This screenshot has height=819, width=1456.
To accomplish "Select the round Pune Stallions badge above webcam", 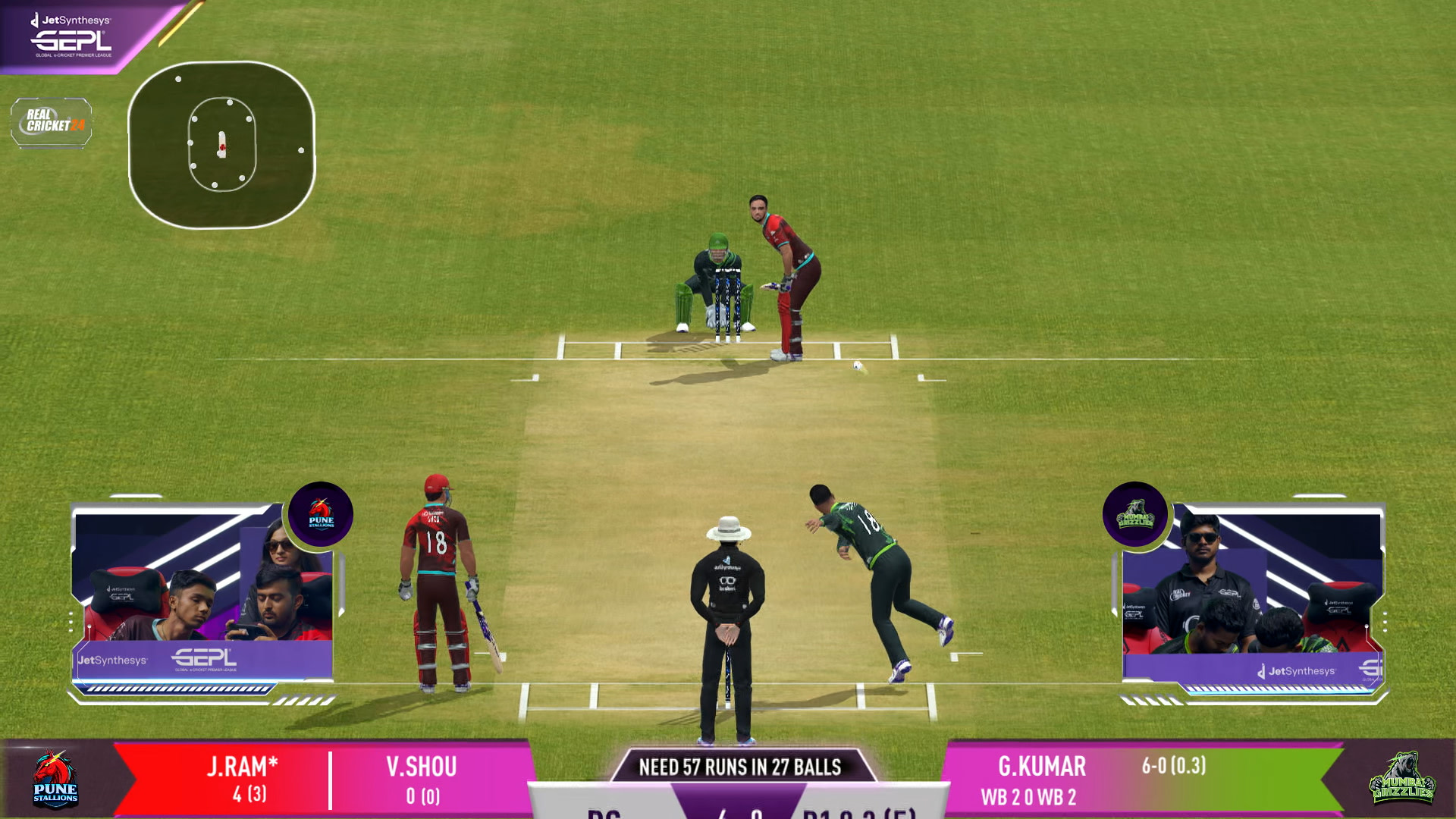I will tap(321, 514).
